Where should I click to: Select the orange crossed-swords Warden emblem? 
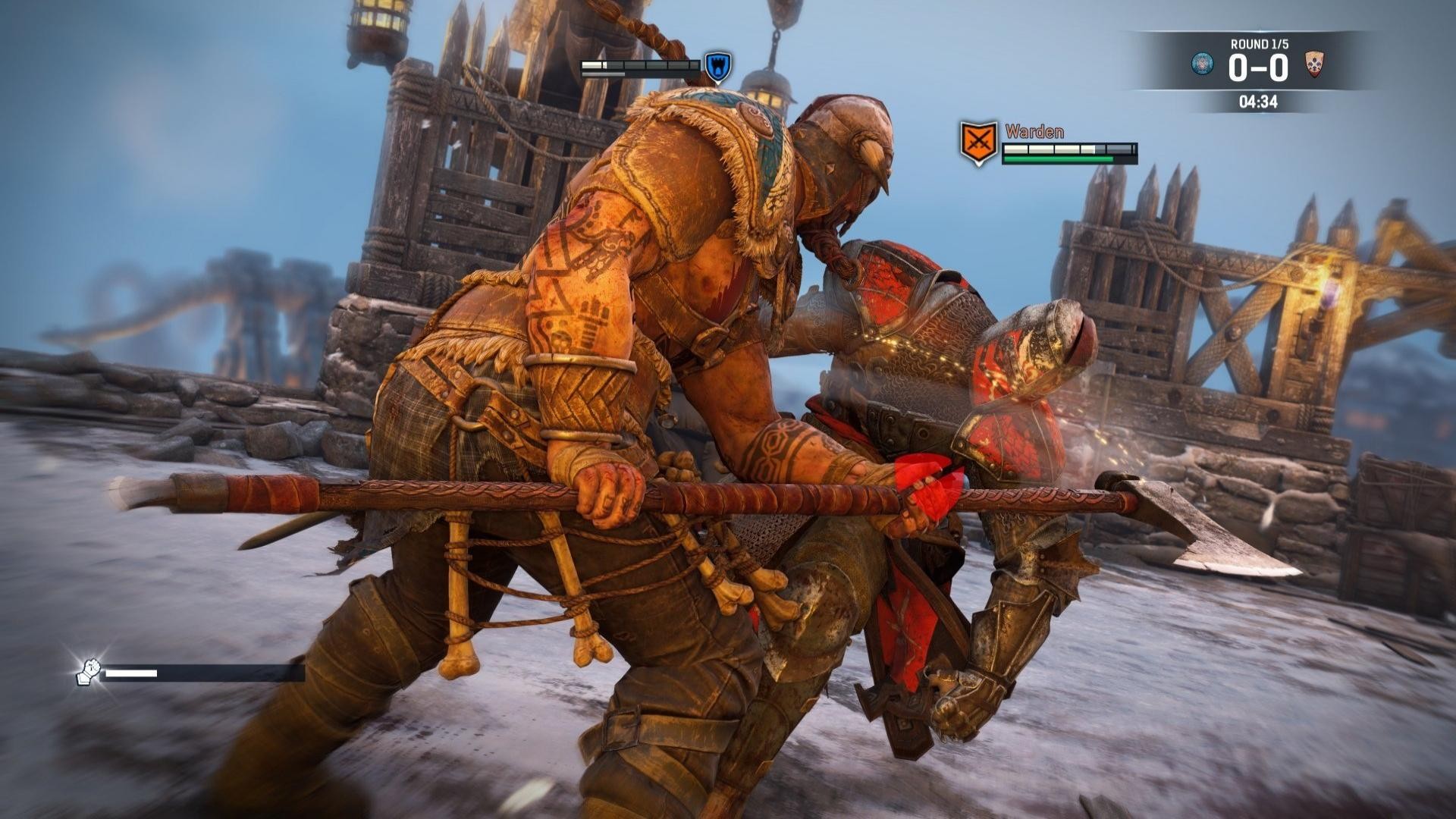point(977,143)
